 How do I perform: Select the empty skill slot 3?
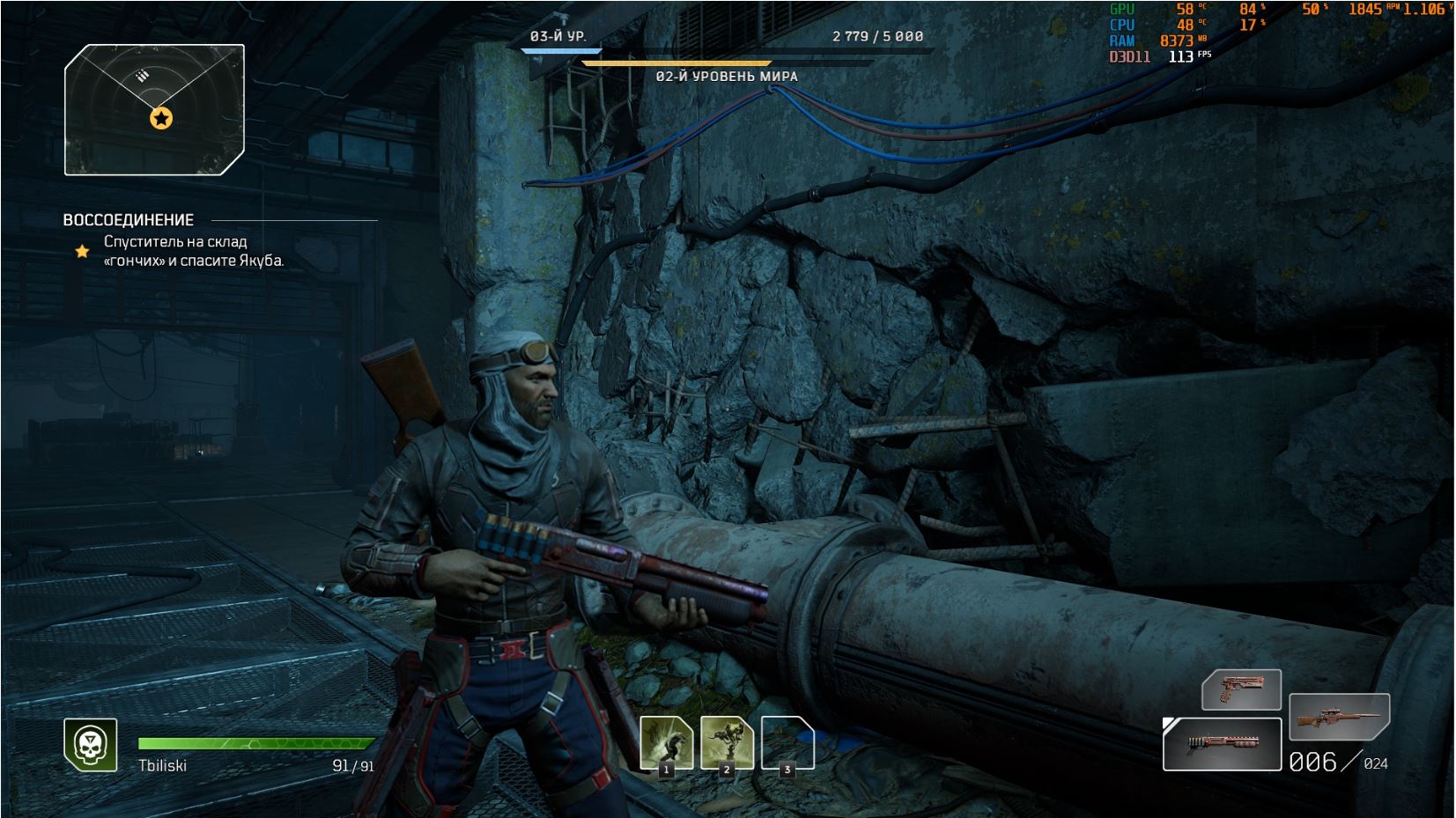787,744
